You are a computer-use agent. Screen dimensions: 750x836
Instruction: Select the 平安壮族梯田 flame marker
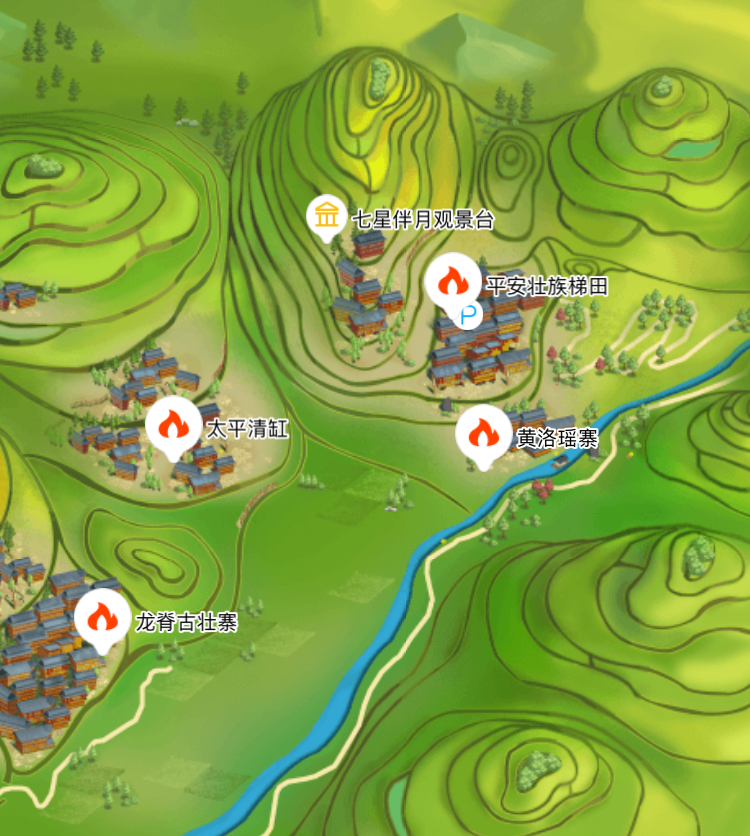click(x=452, y=278)
